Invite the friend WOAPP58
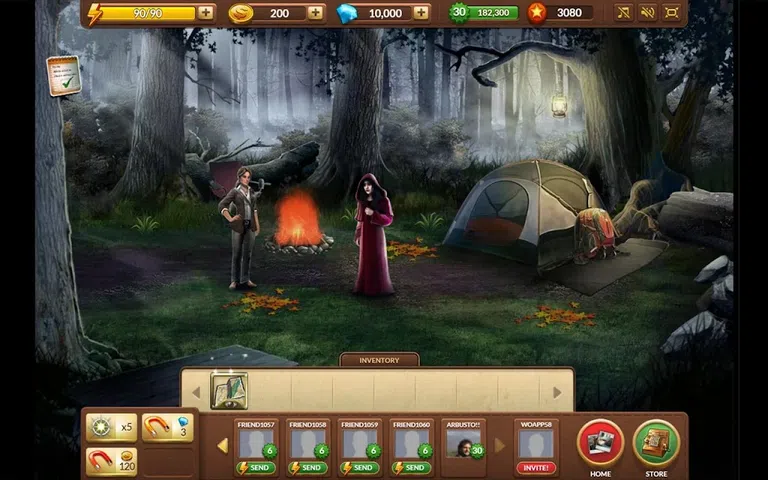Image resolution: width=768 pixels, height=480 pixels. tap(536, 467)
